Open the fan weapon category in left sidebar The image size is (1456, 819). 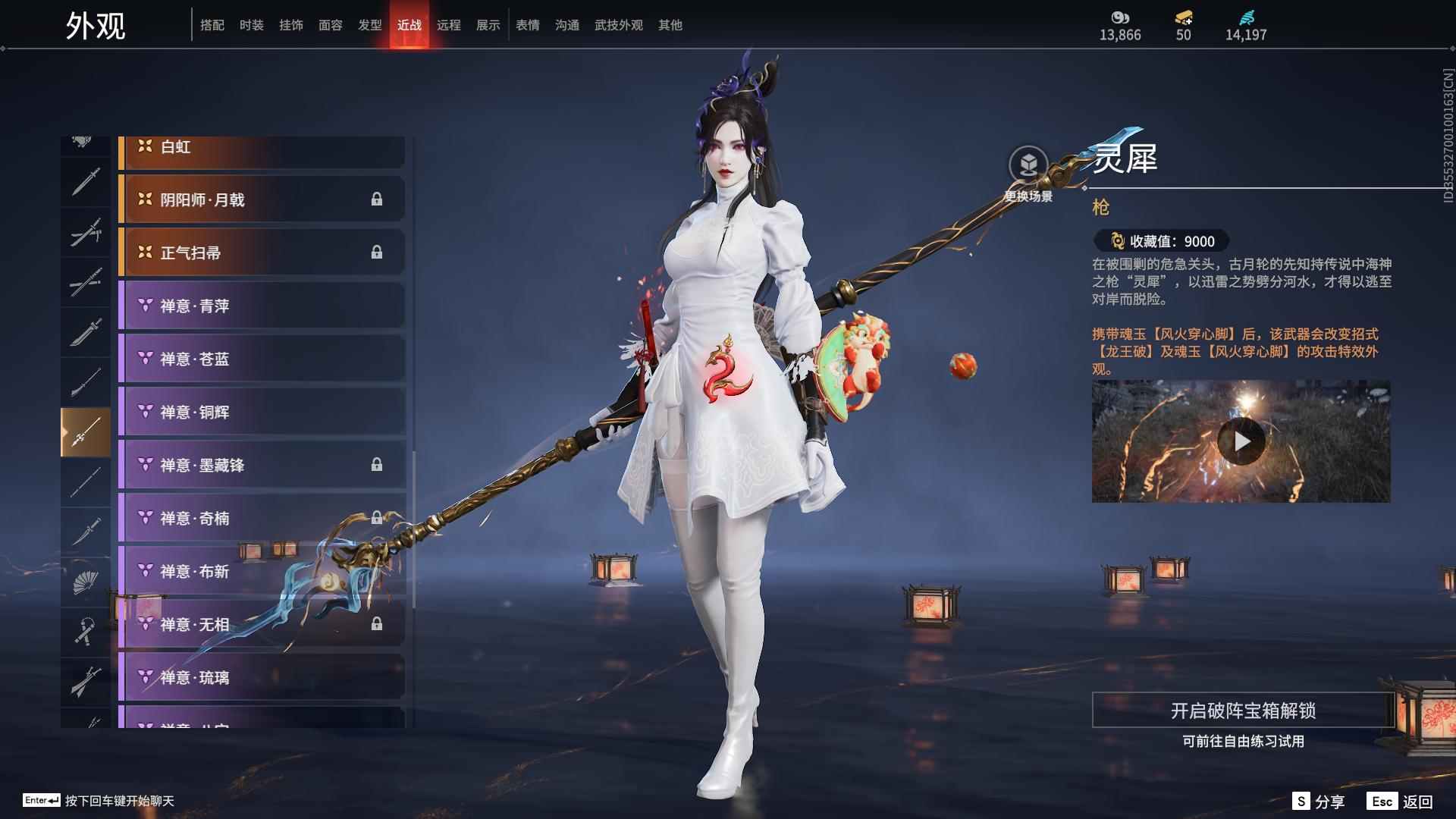coord(86,580)
